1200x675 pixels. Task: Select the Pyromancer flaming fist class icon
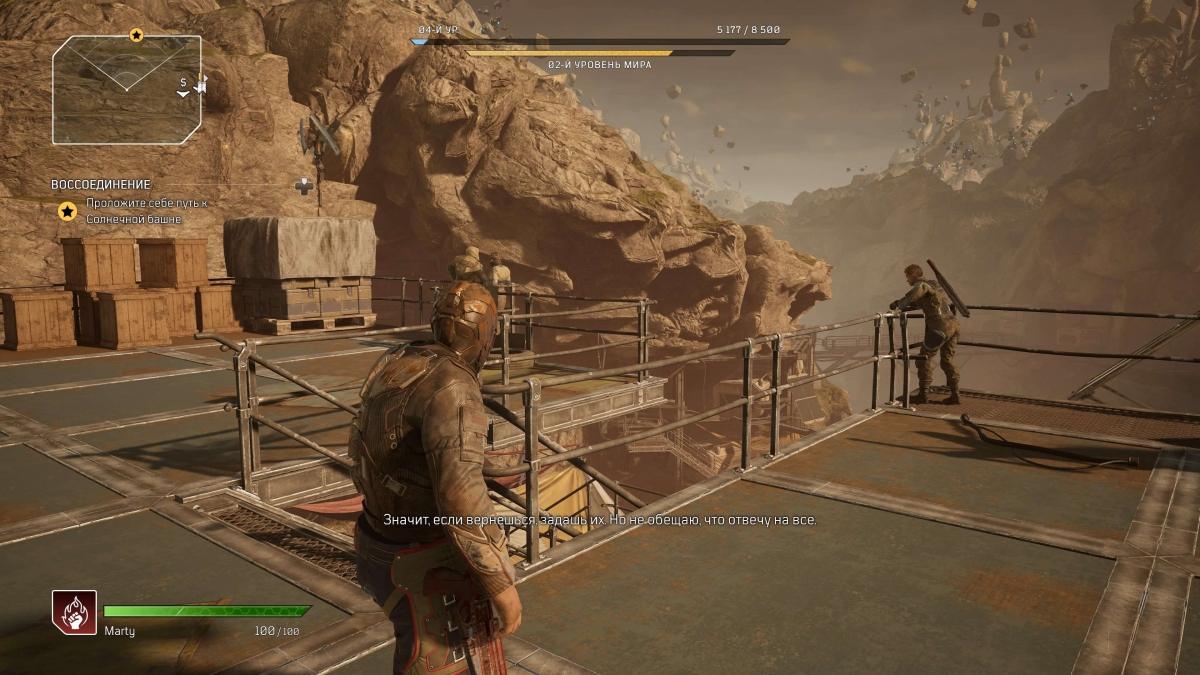click(x=75, y=612)
